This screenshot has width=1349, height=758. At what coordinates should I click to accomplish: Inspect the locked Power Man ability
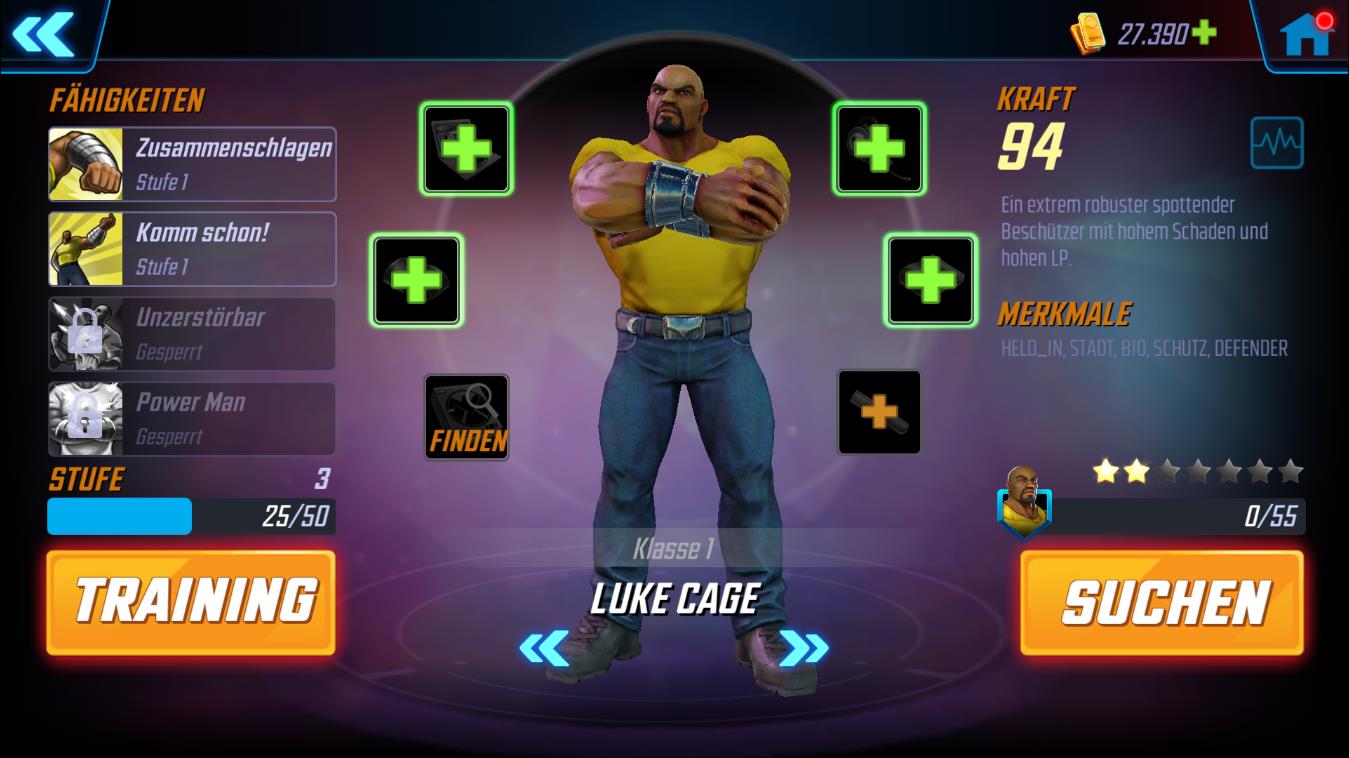[192, 418]
